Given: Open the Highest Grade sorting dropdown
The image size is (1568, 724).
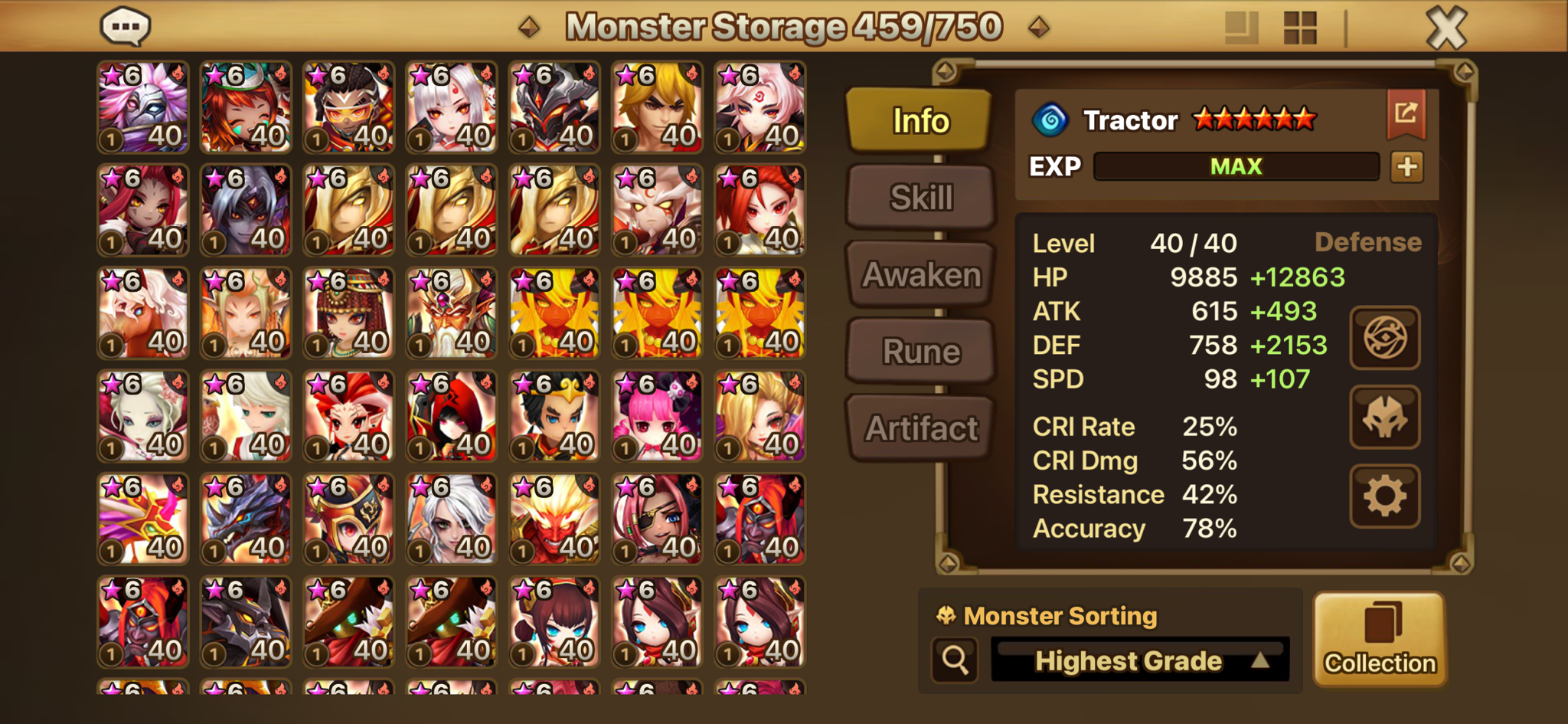Looking at the screenshot, I should point(1139,660).
